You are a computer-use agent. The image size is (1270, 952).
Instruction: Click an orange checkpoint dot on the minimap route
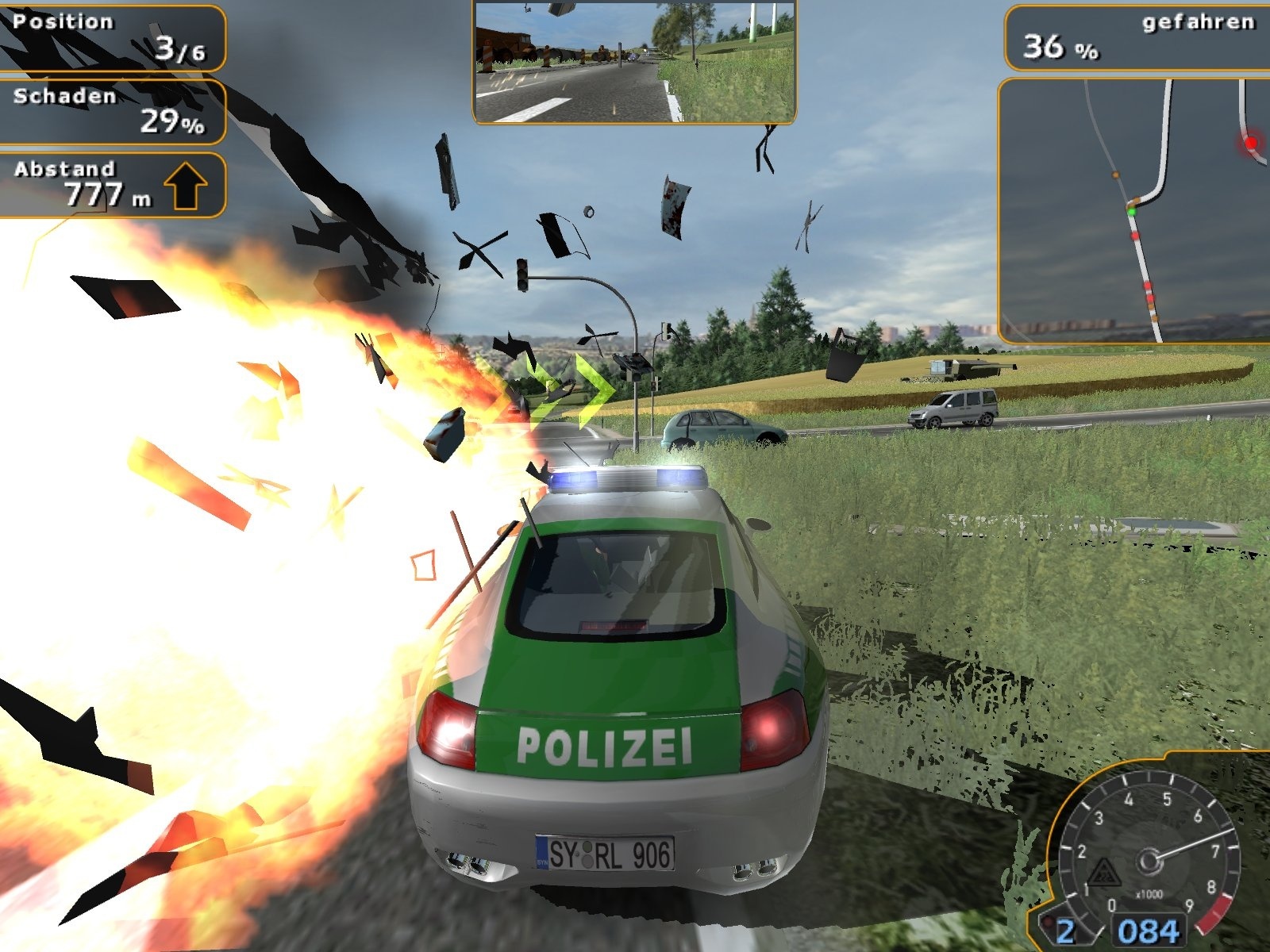click(x=1114, y=175)
